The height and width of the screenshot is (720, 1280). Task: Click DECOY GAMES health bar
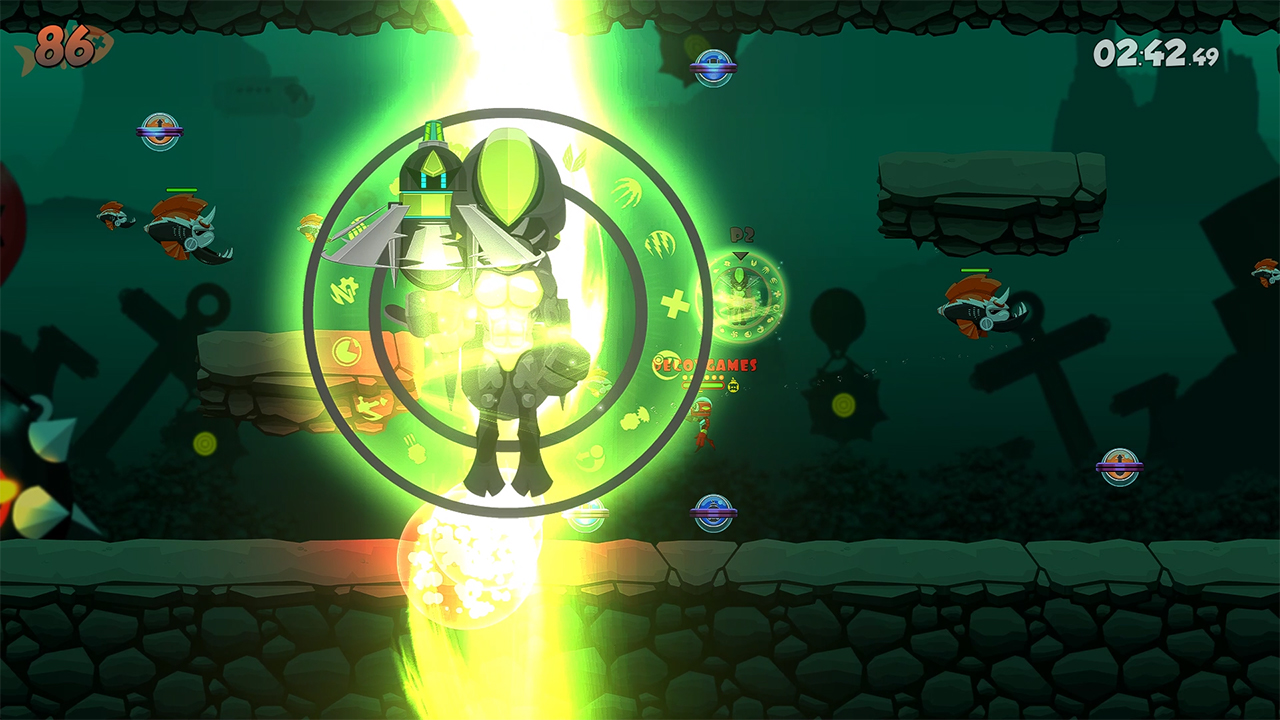click(x=702, y=383)
